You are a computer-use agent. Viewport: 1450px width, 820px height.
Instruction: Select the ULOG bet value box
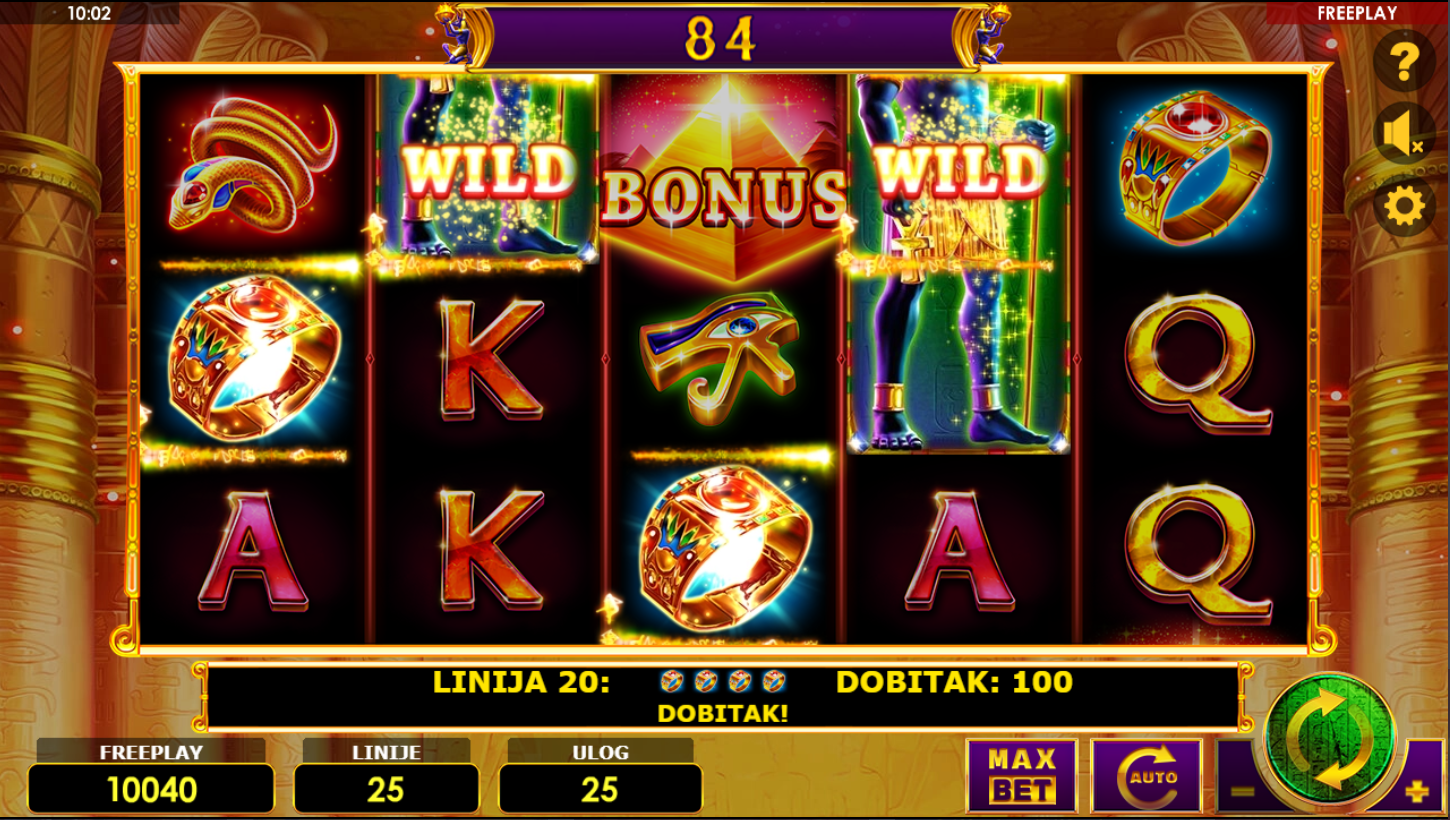[x=600, y=789]
